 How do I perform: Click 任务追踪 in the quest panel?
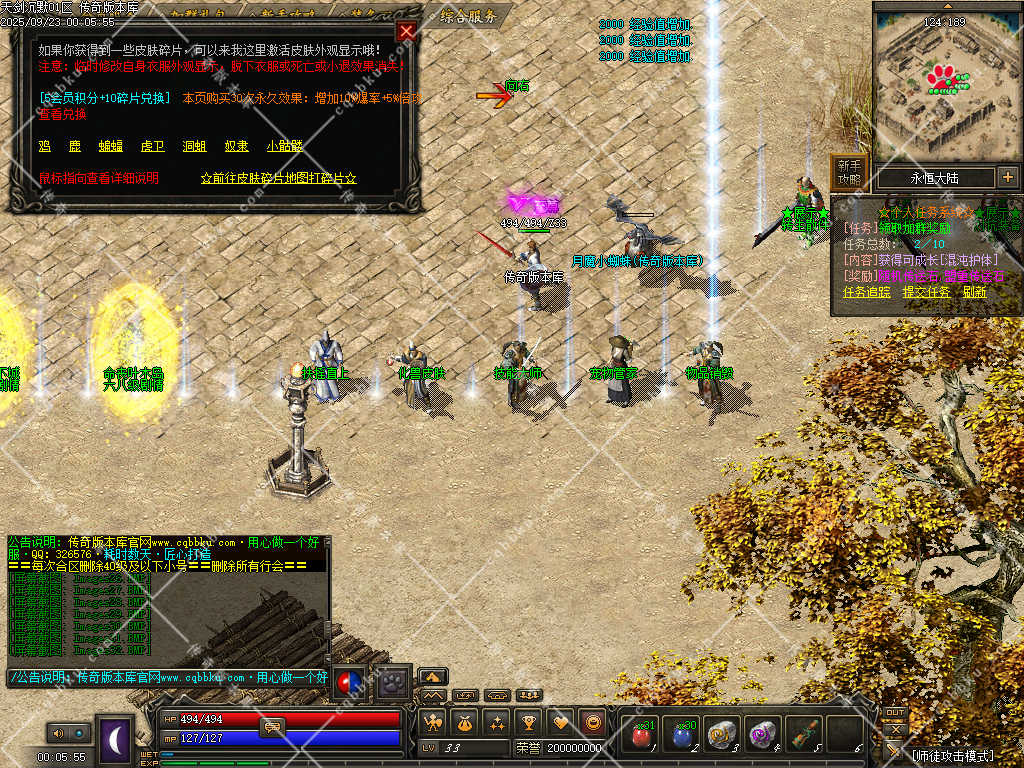pos(866,292)
